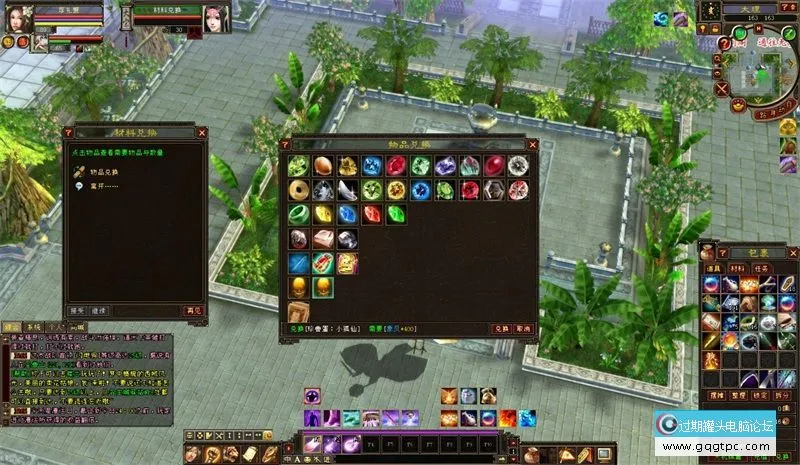
Task: Choose the scroll item at the grid bottom
Action: (x=298, y=311)
